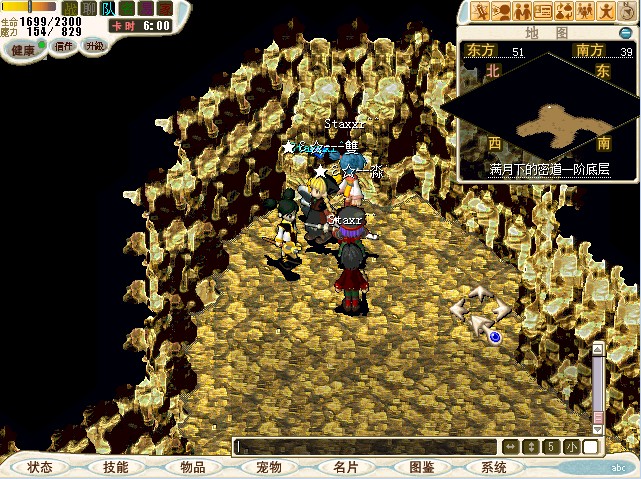
Task: Open the 物品 items menu
Action: pyautogui.click(x=193, y=467)
